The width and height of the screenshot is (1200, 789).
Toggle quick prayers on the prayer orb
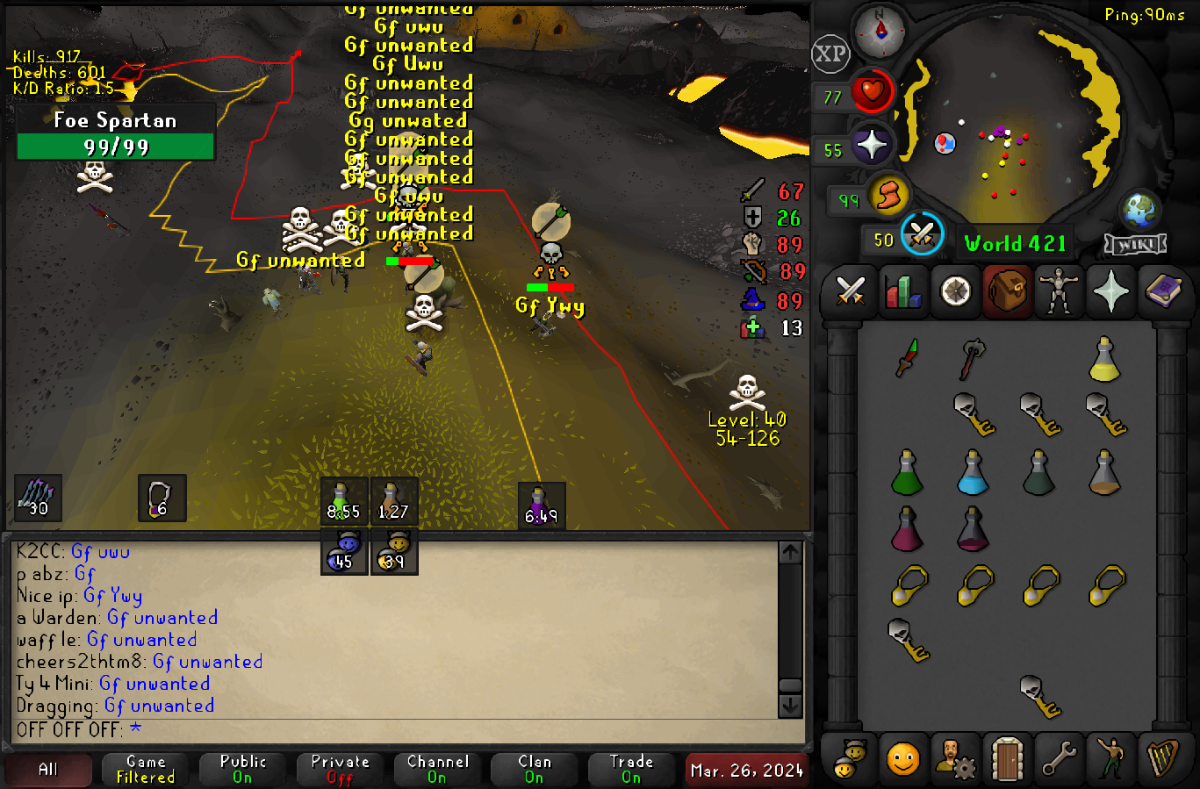point(871,146)
